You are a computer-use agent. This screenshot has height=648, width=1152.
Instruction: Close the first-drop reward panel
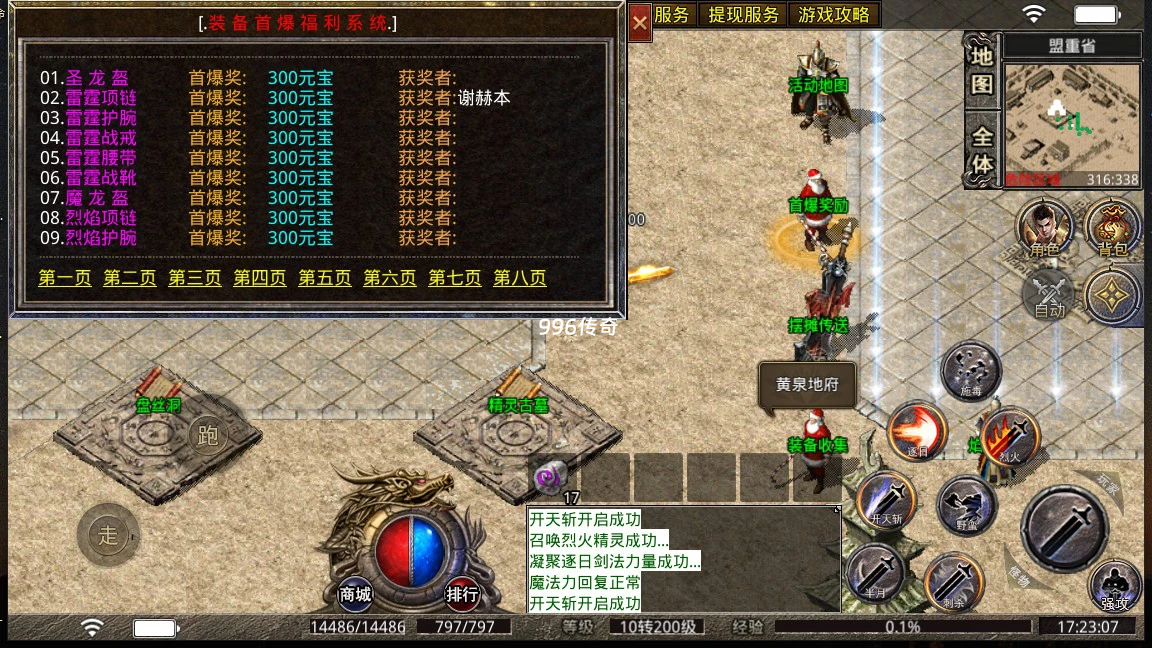pos(640,26)
